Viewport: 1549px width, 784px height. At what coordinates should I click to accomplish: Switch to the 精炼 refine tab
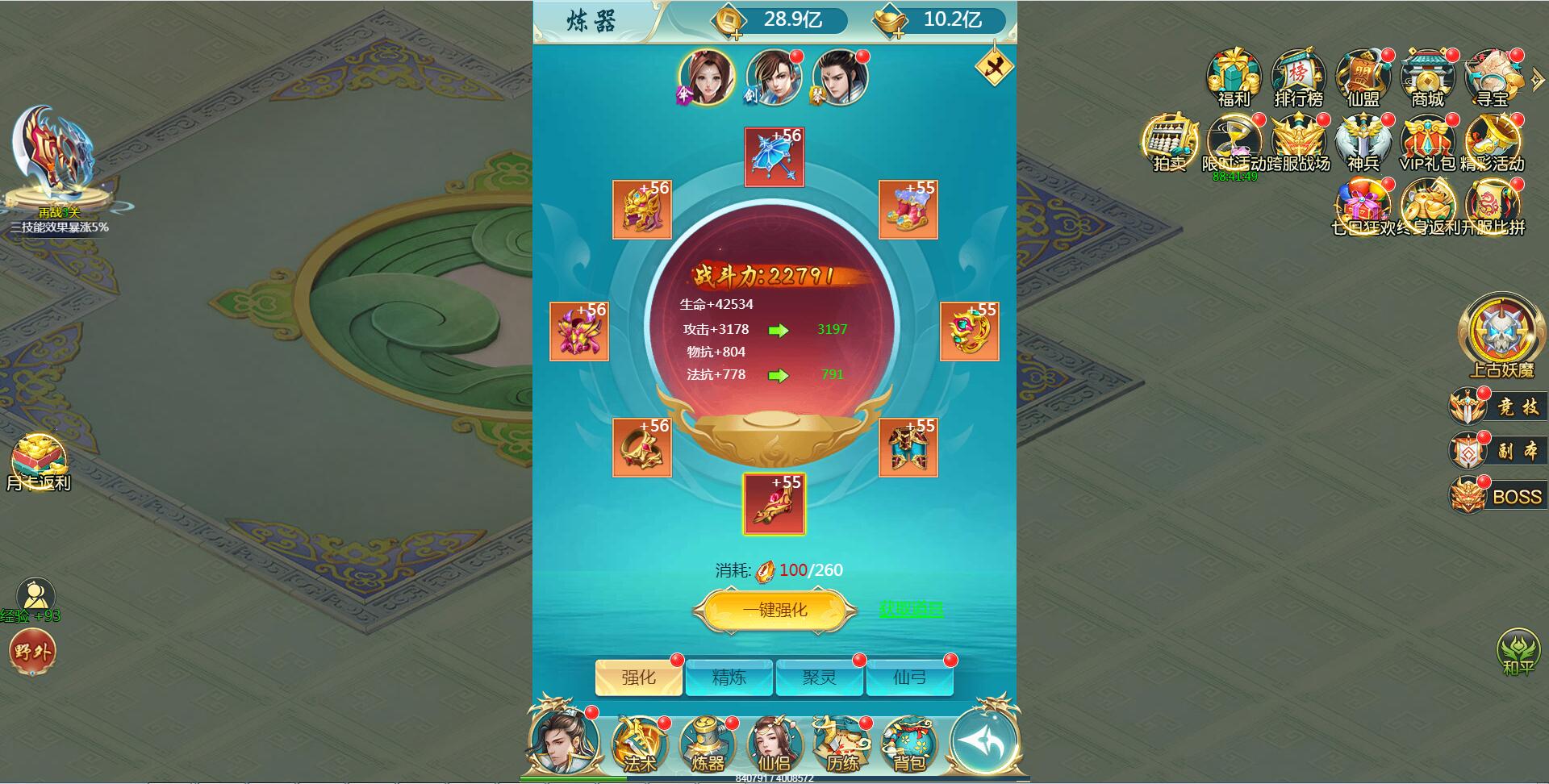(x=730, y=678)
